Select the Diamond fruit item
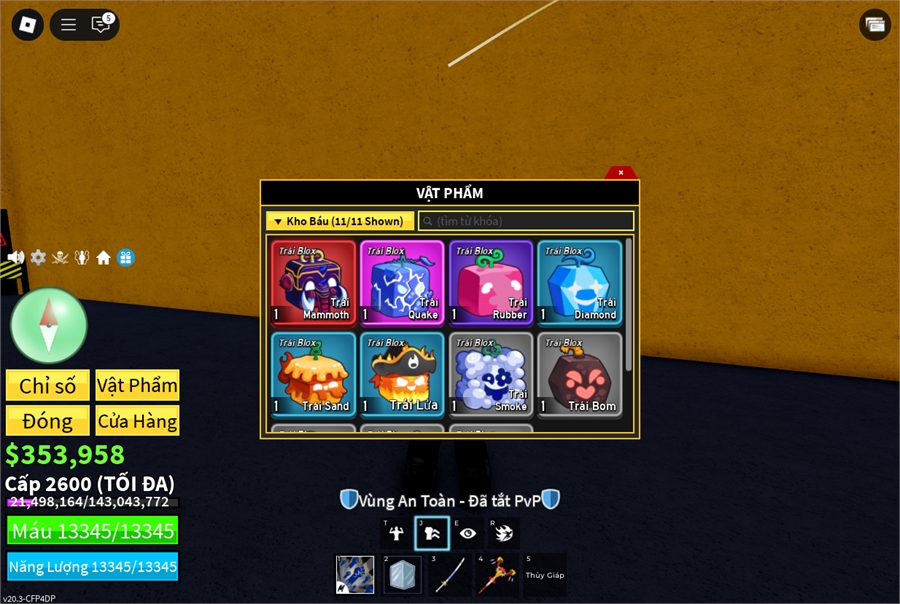This screenshot has width=900, height=604. [x=579, y=282]
